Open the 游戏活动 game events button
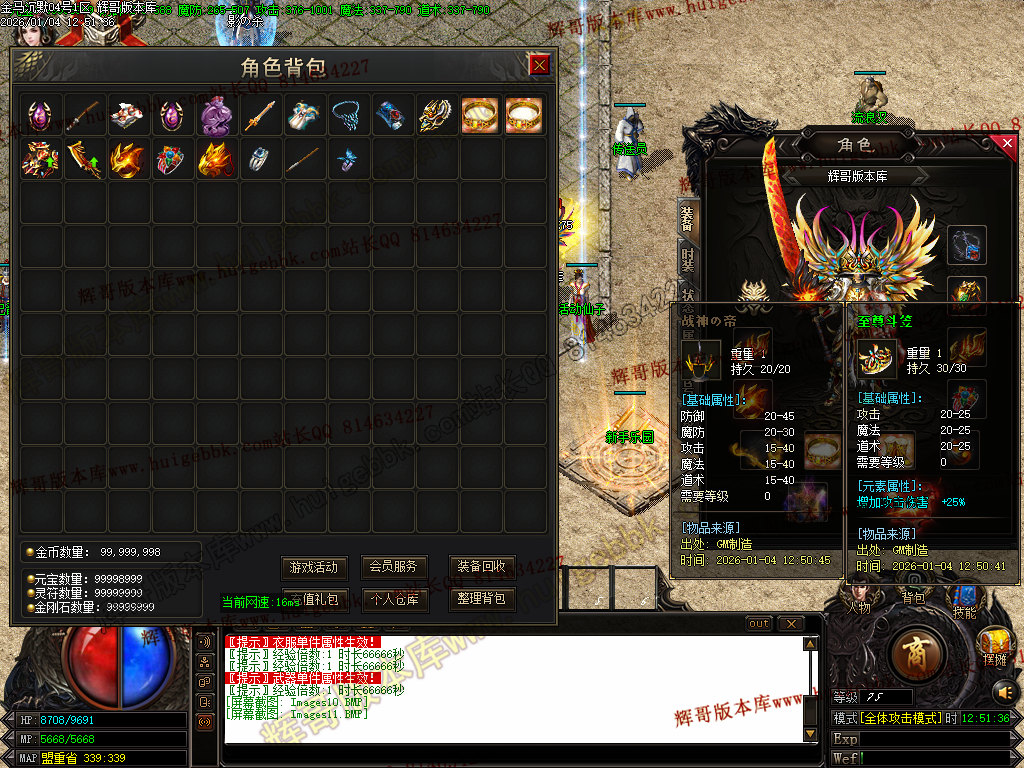This screenshot has height=768, width=1024. tap(313, 567)
